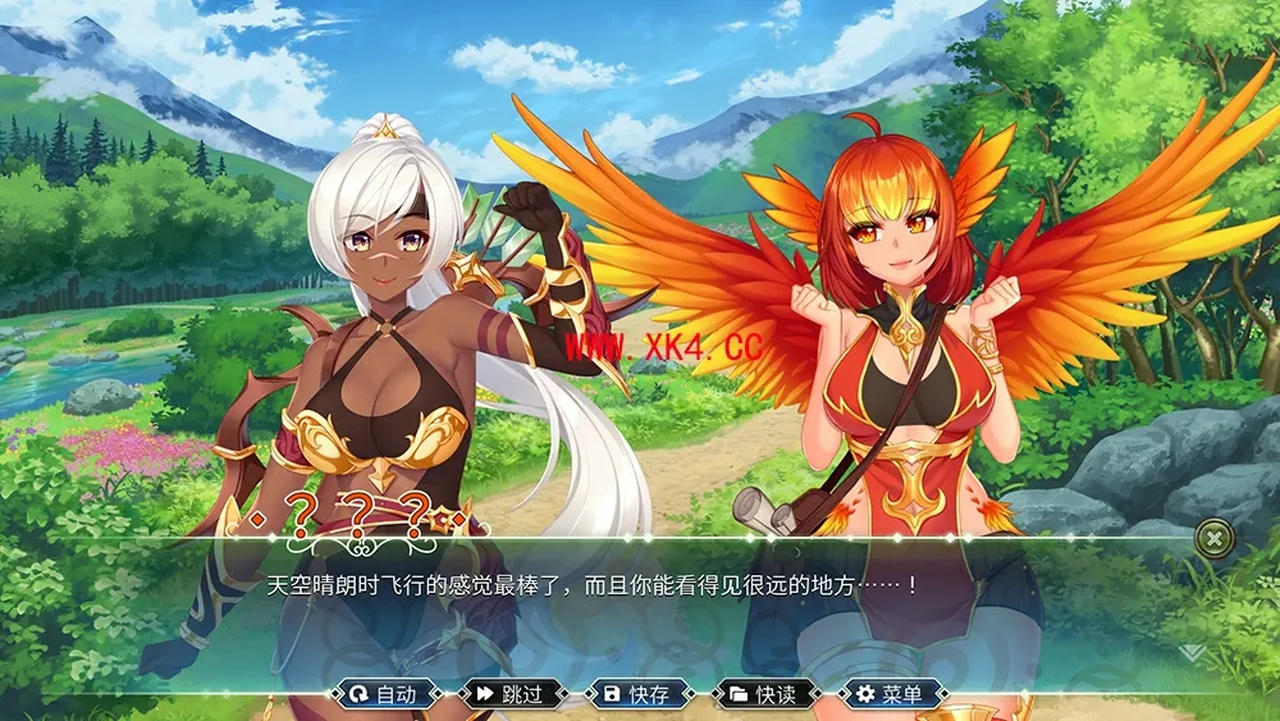Select the Auto-play circular arrow icon
Screen dimensions: 1280x721
pyautogui.click(x=360, y=695)
